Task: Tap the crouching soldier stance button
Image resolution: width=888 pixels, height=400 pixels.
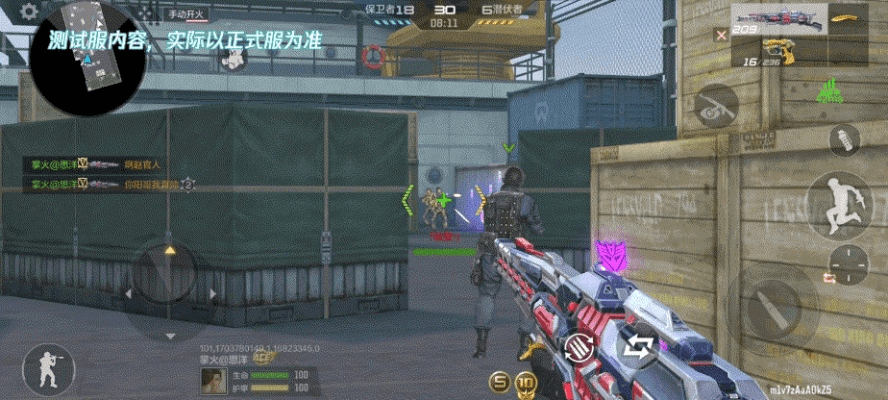Action: coord(46,368)
